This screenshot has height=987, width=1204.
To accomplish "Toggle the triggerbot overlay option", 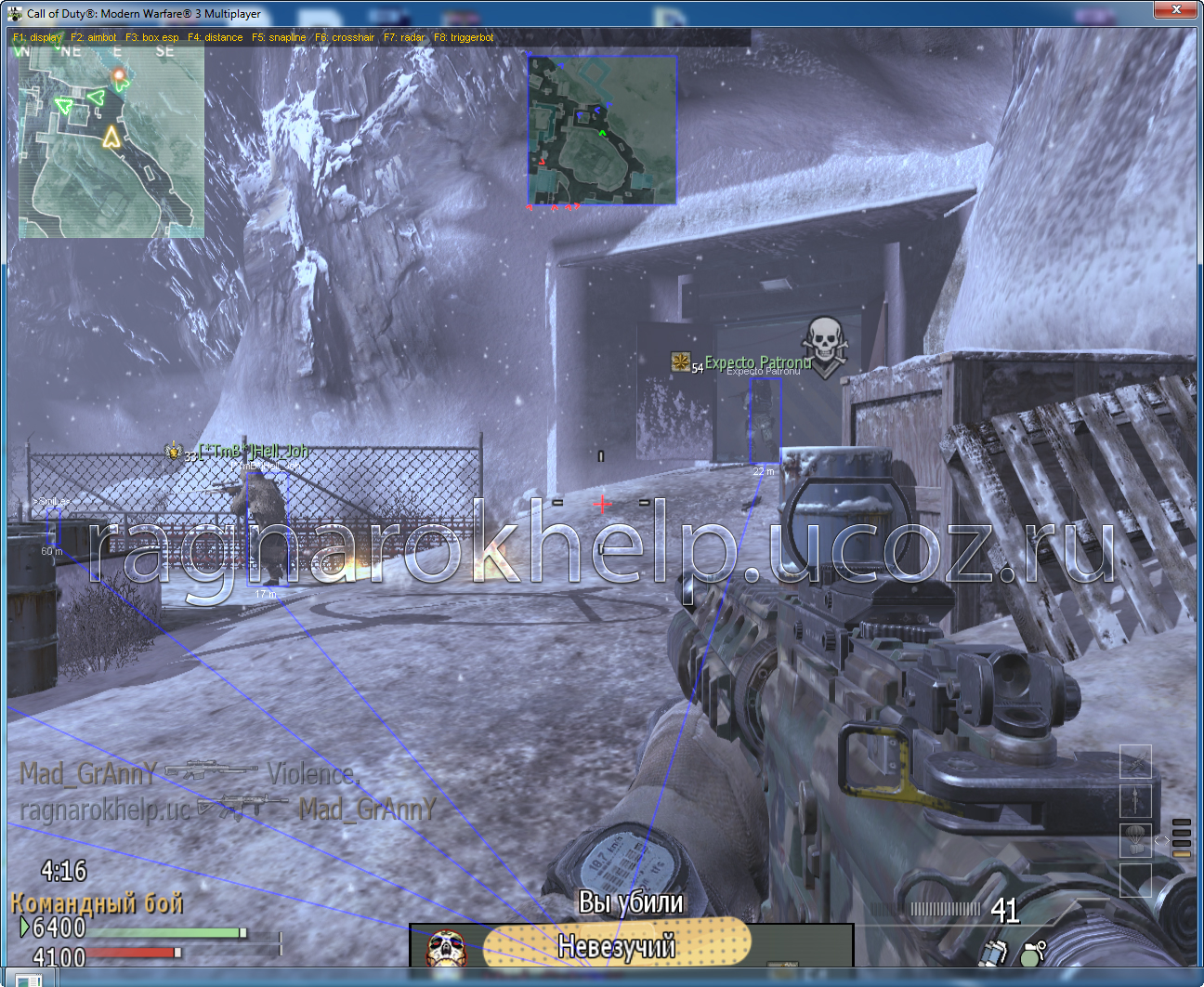I will coord(464,37).
